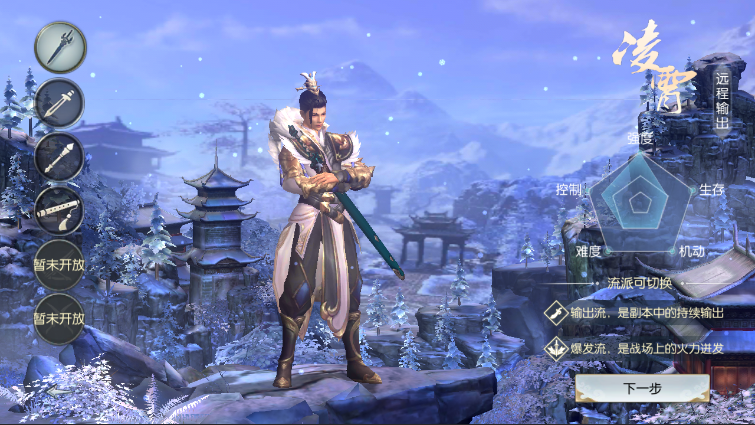Pick the staff weapon class icon
Image resolution: width=755 pixels, height=425 pixels.
click(x=60, y=156)
